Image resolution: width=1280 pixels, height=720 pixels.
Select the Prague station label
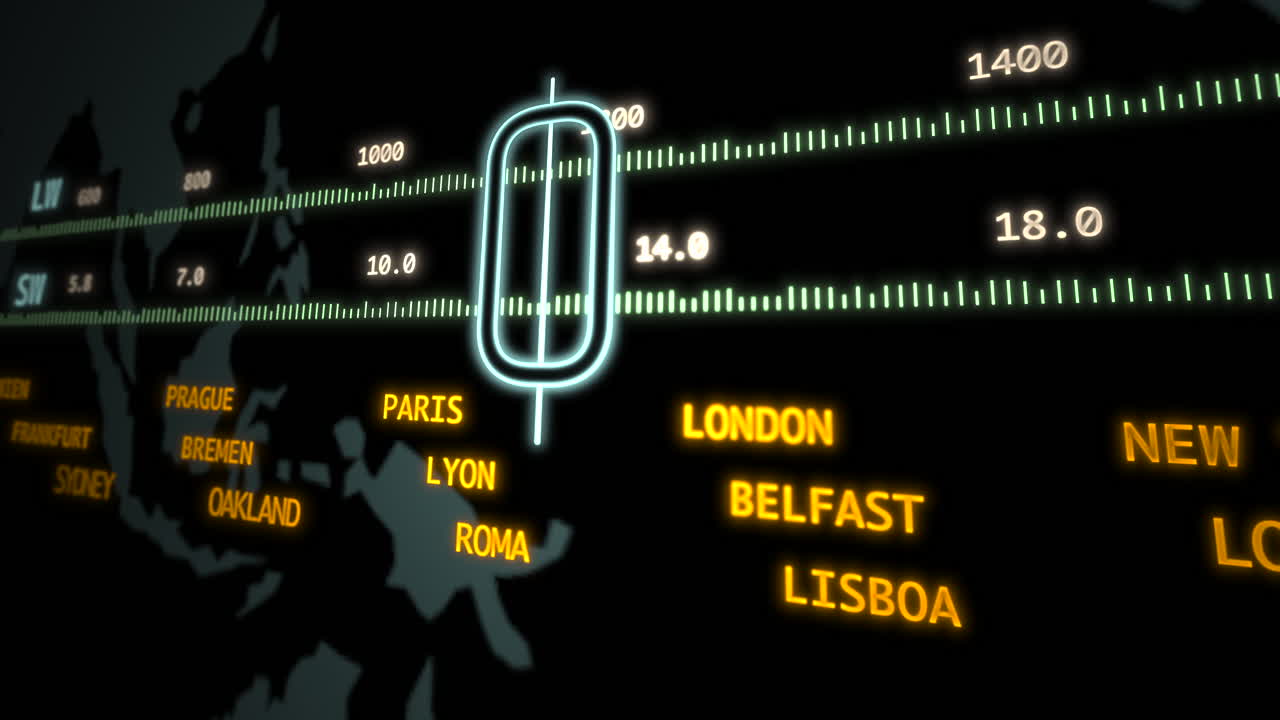pyautogui.click(x=200, y=398)
